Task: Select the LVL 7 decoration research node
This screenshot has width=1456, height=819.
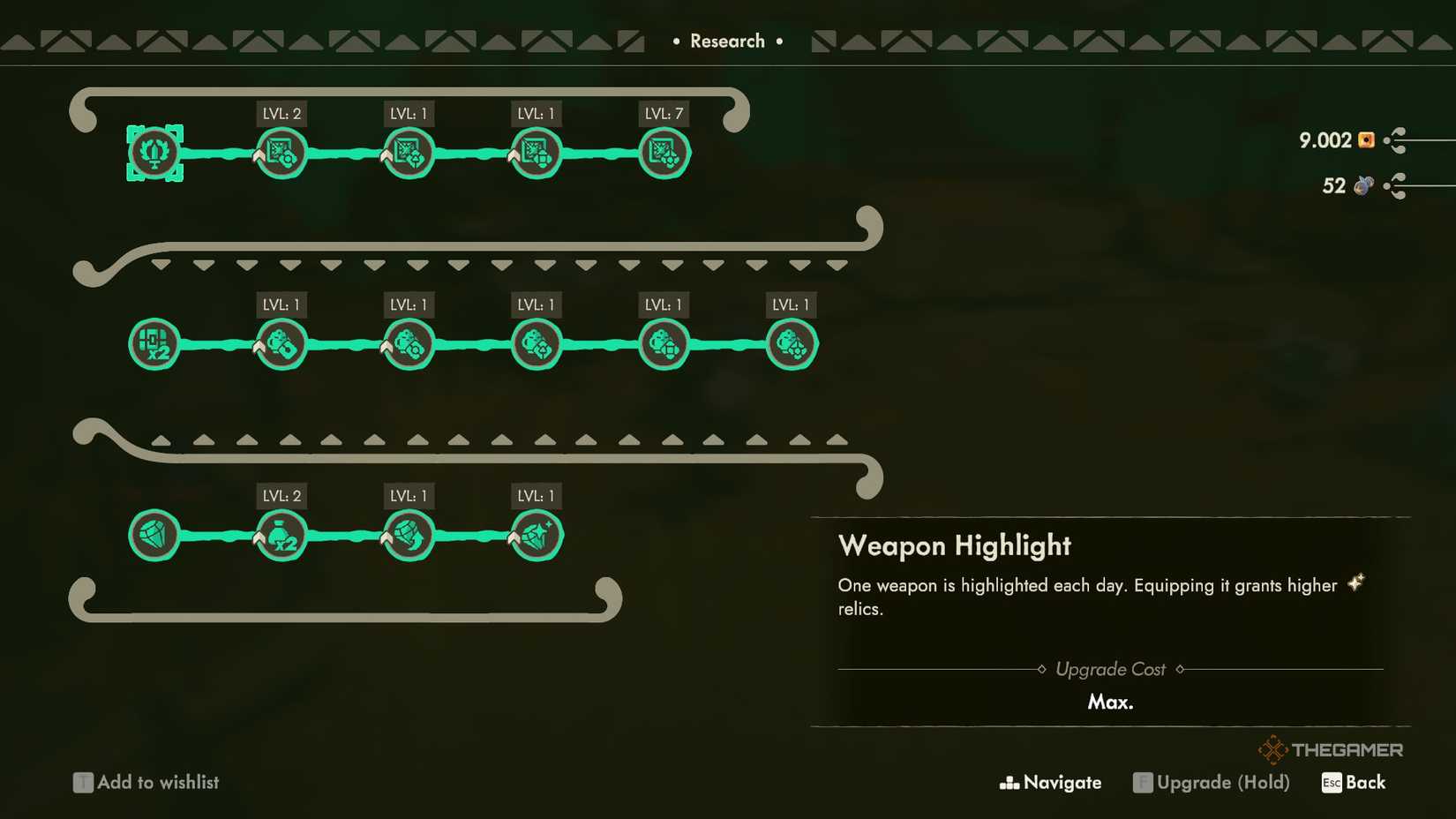Action: [664, 153]
